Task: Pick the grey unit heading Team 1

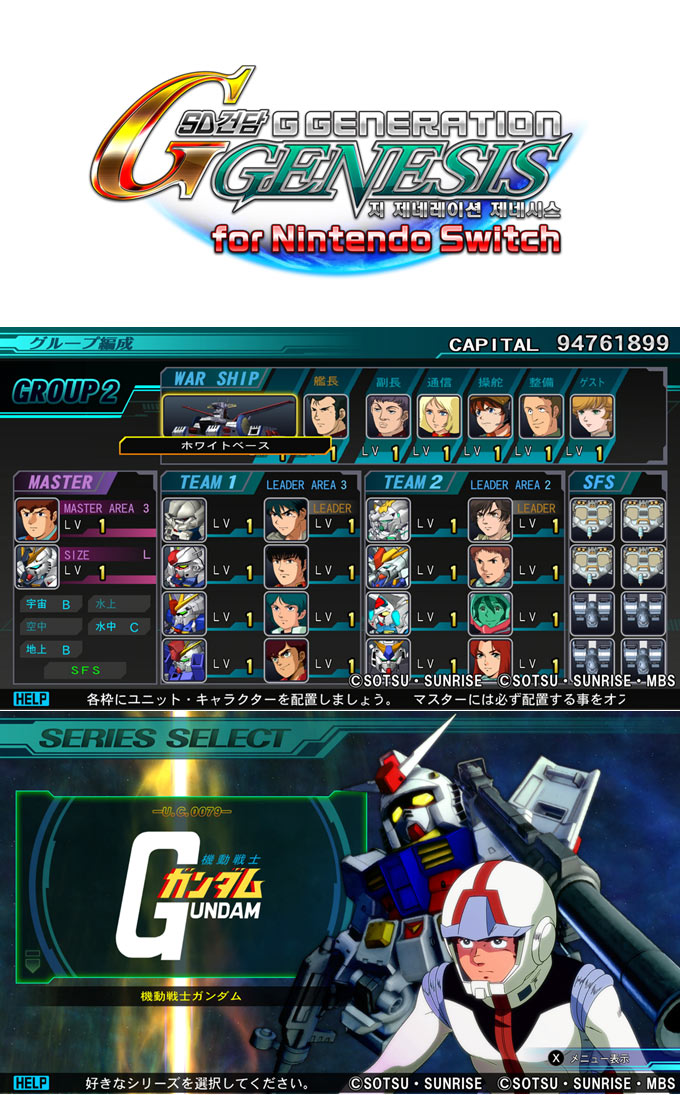Action: pyautogui.click(x=184, y=519)
